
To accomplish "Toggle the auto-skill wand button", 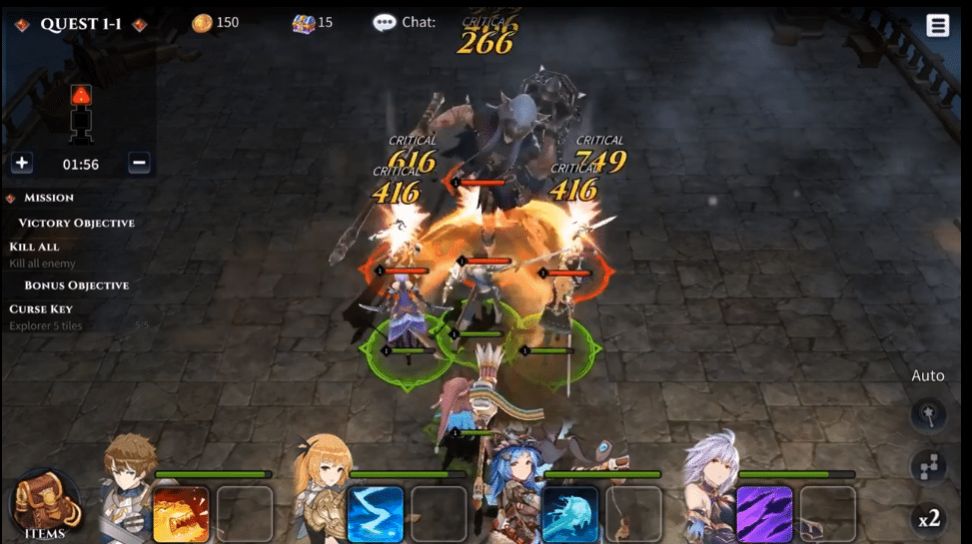I will [929, 415].
